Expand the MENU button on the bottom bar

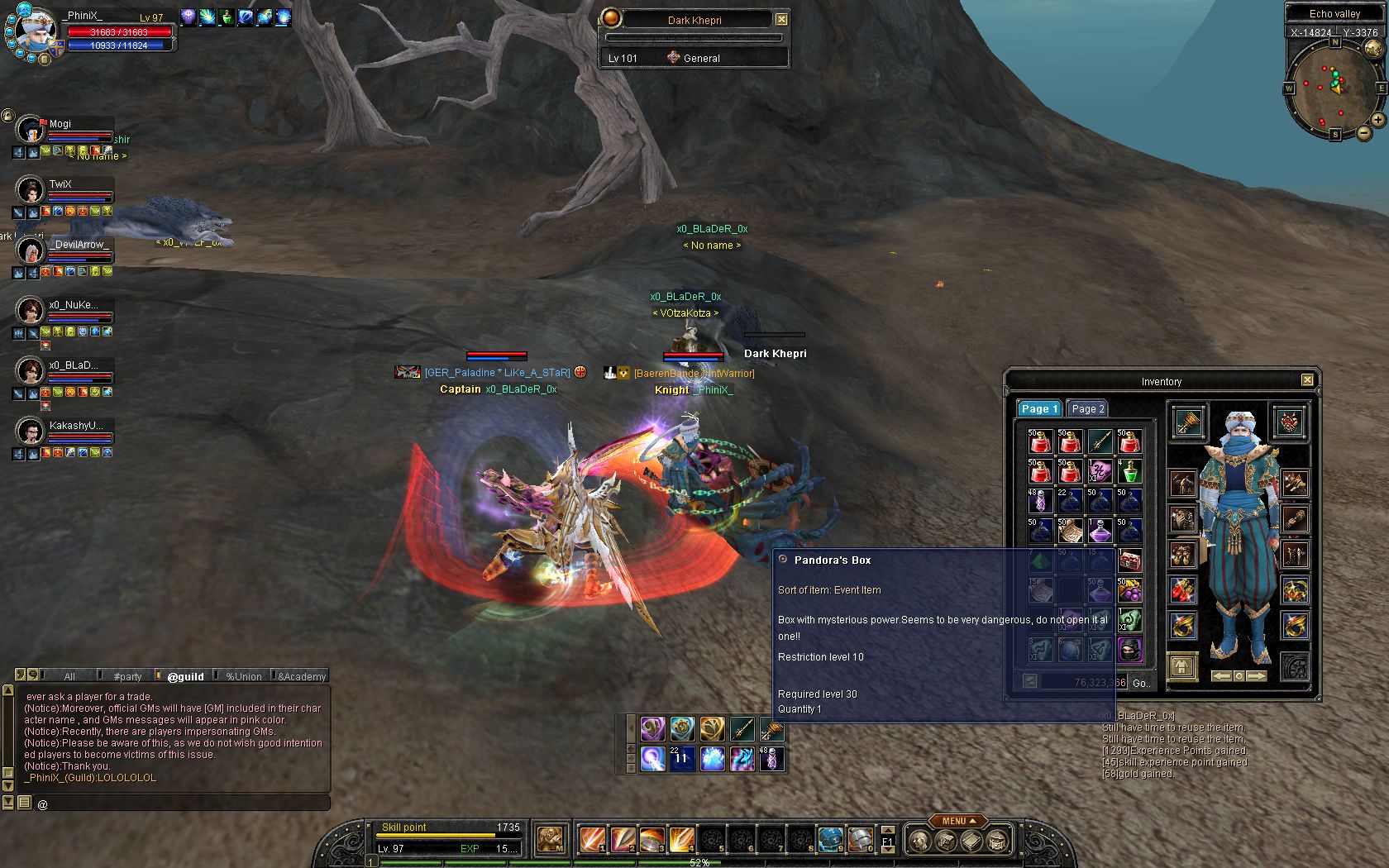pos(958,821)
